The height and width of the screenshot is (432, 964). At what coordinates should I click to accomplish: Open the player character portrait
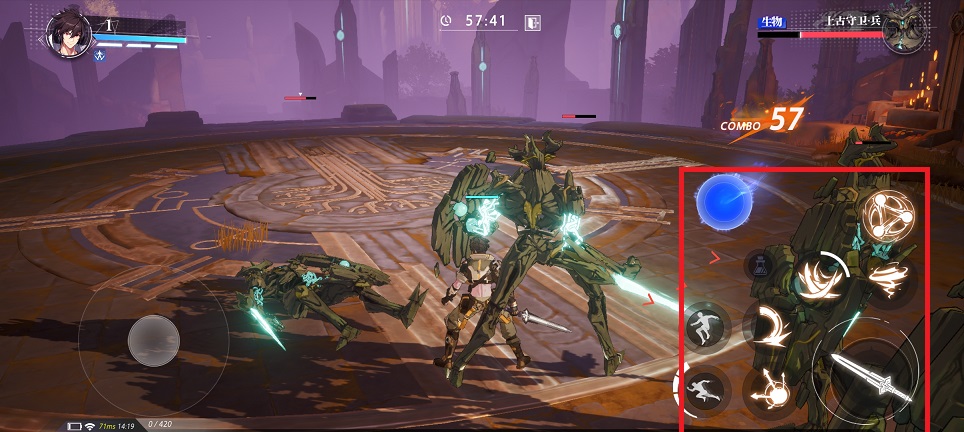69,34
